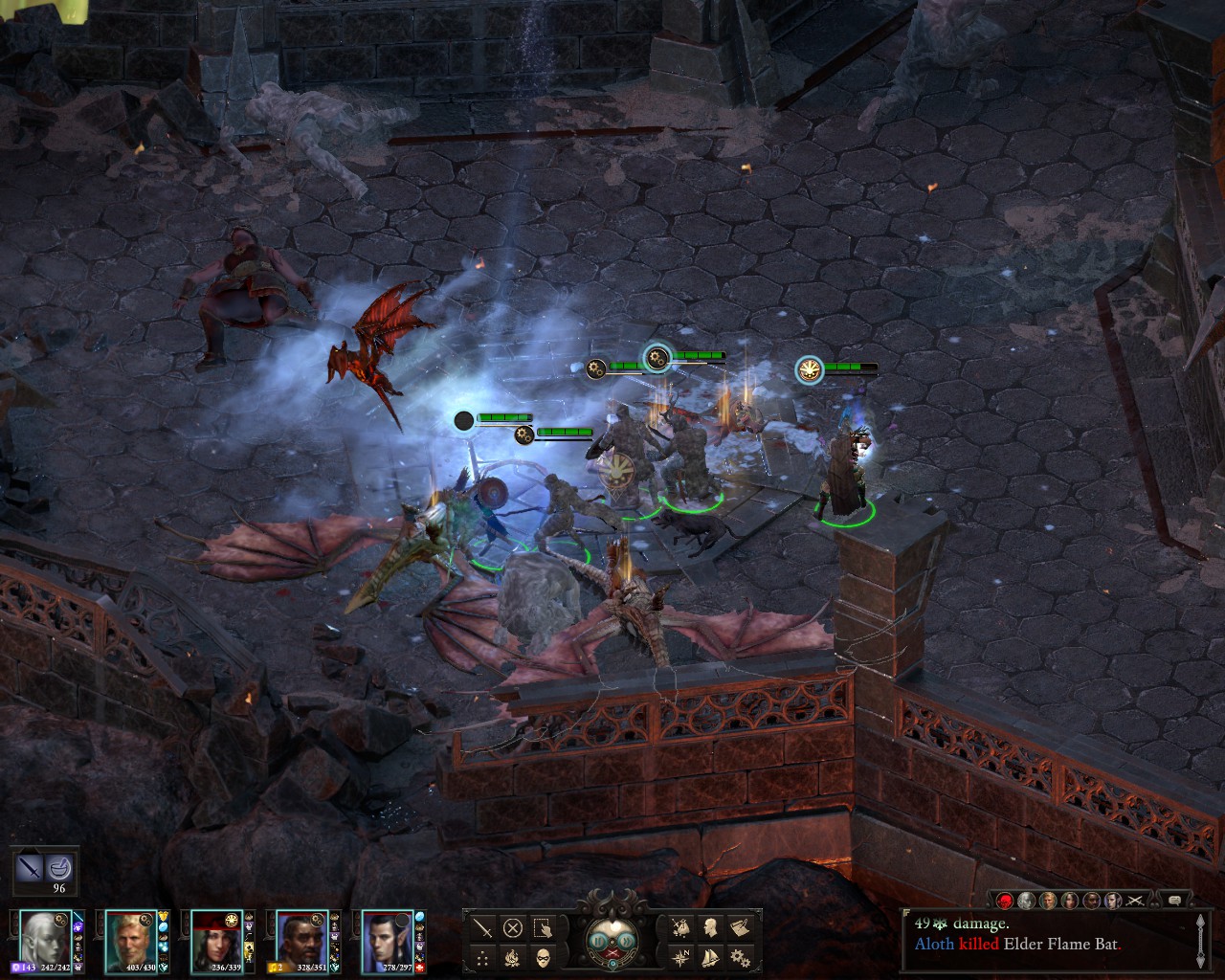Cancel current action with the X button

(514, 927)
